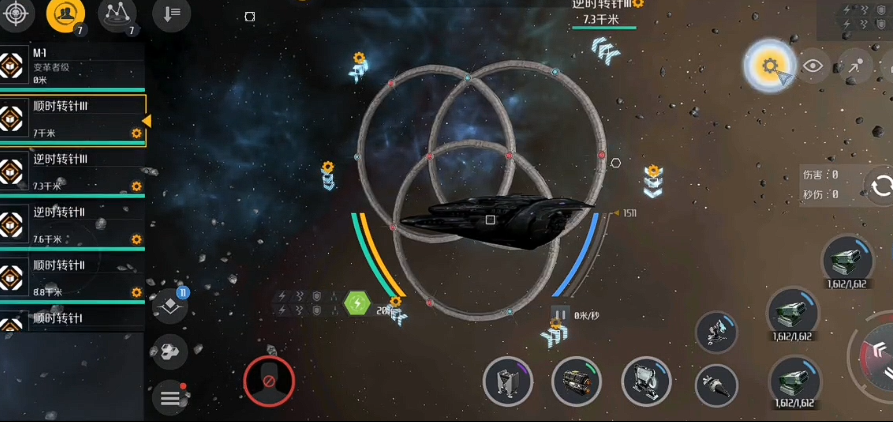
Task: Activate the arrow-and-dot approach button
Action: pyautogui.click(x=856, y=66)
